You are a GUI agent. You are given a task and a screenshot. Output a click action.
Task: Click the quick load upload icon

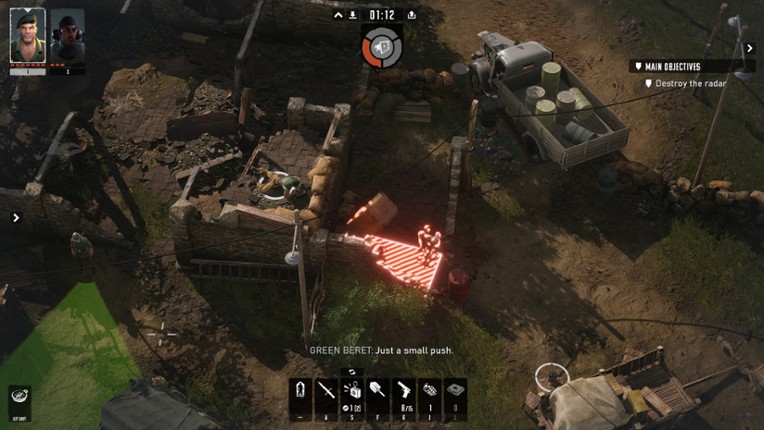tap(412, 15)
